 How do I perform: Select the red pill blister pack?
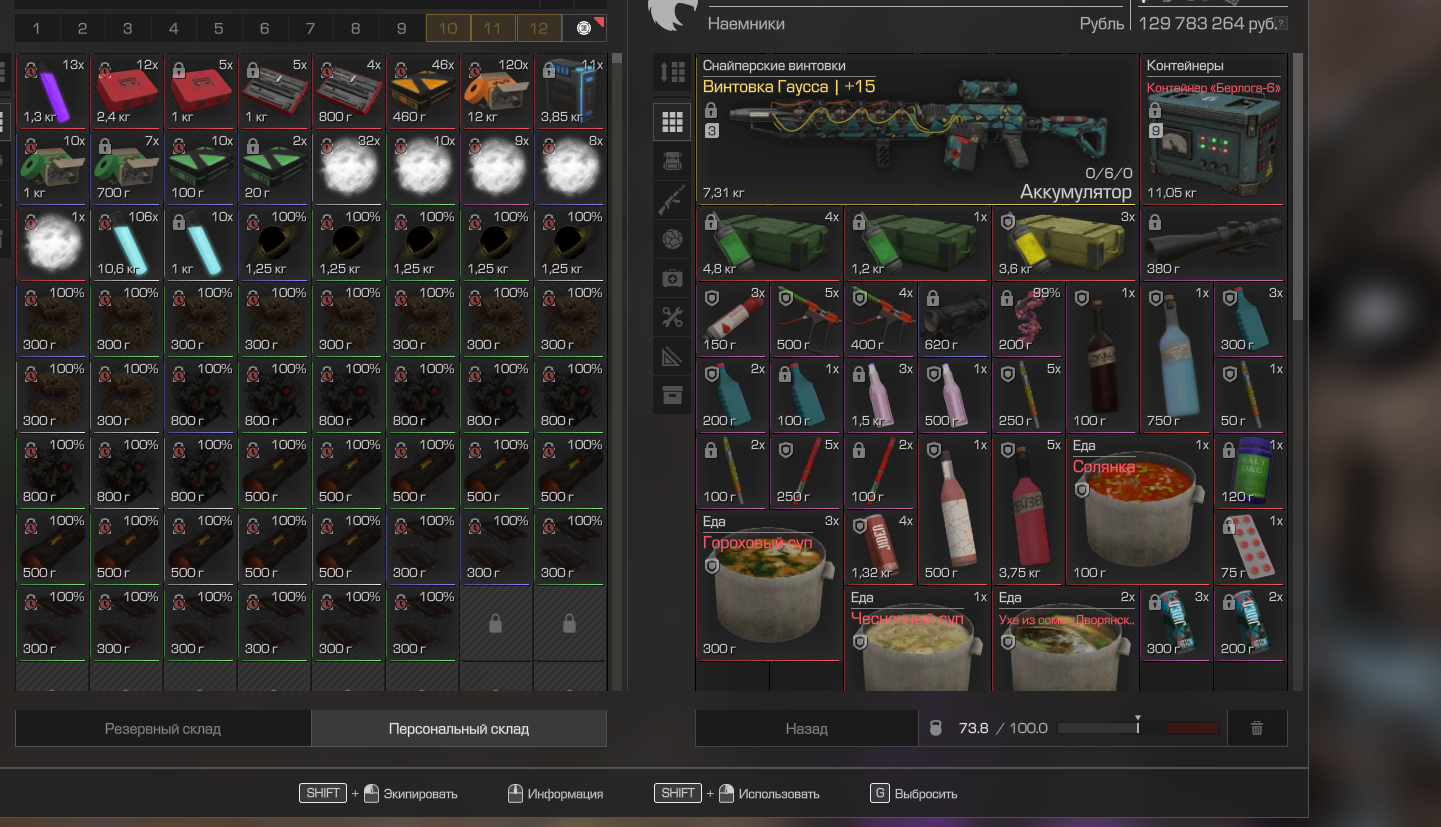(1249, 549)
